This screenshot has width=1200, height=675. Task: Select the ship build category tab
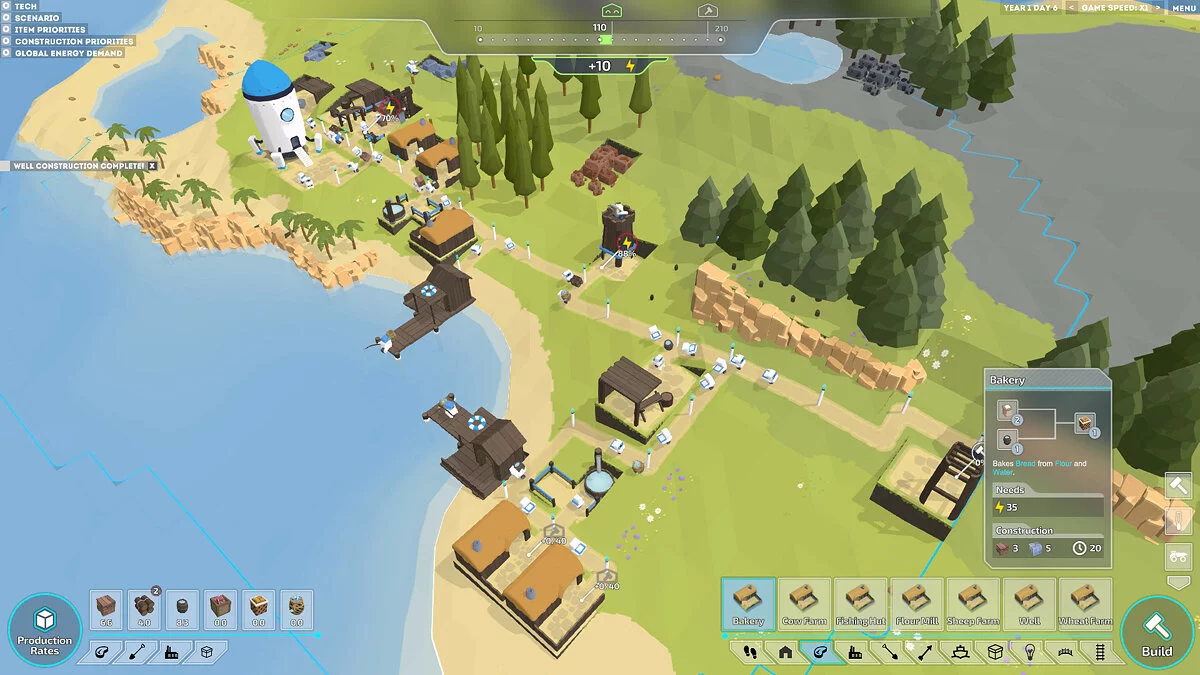(x=959, y=653)
